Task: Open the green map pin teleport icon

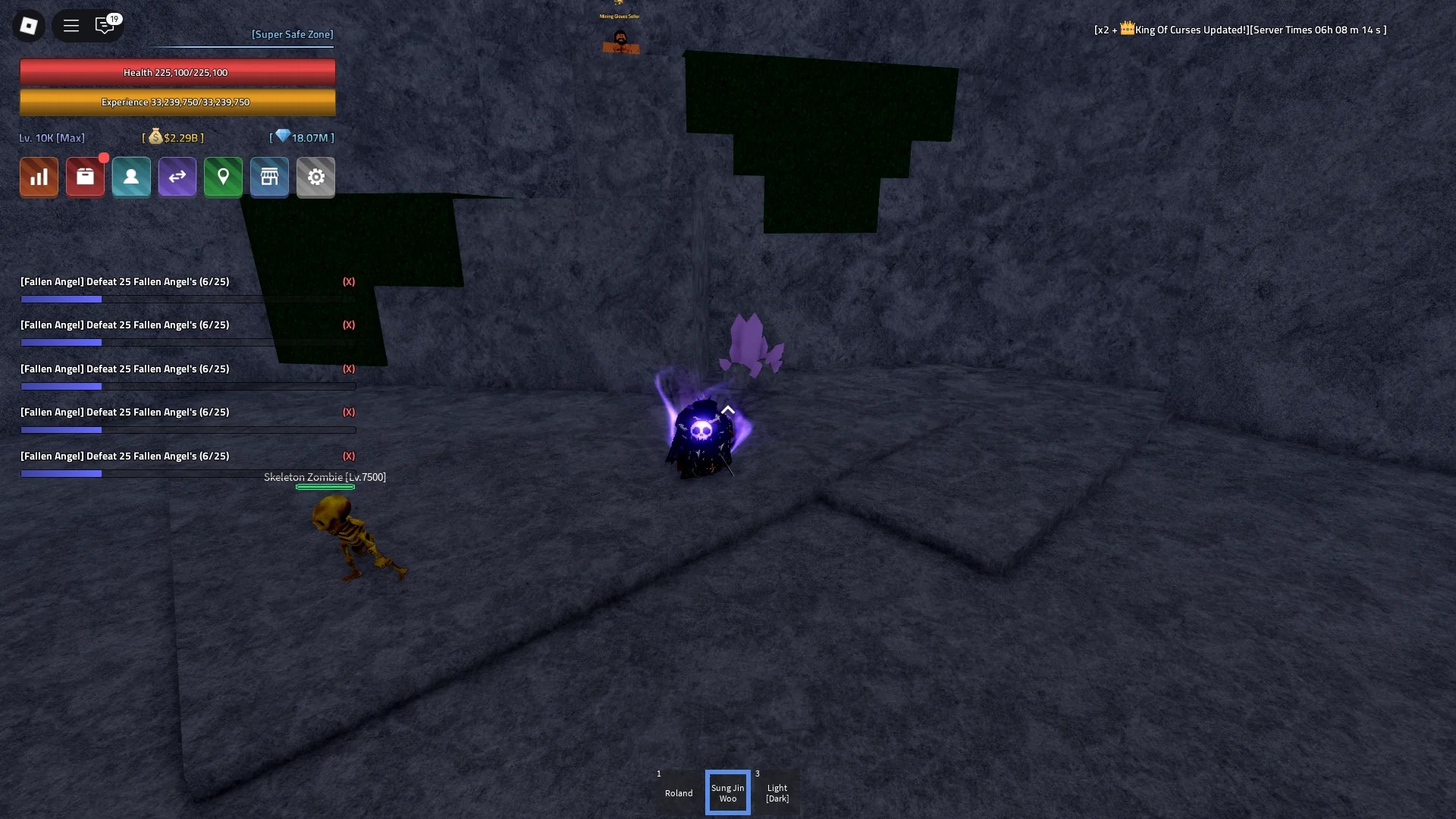Action: [222, 177]
